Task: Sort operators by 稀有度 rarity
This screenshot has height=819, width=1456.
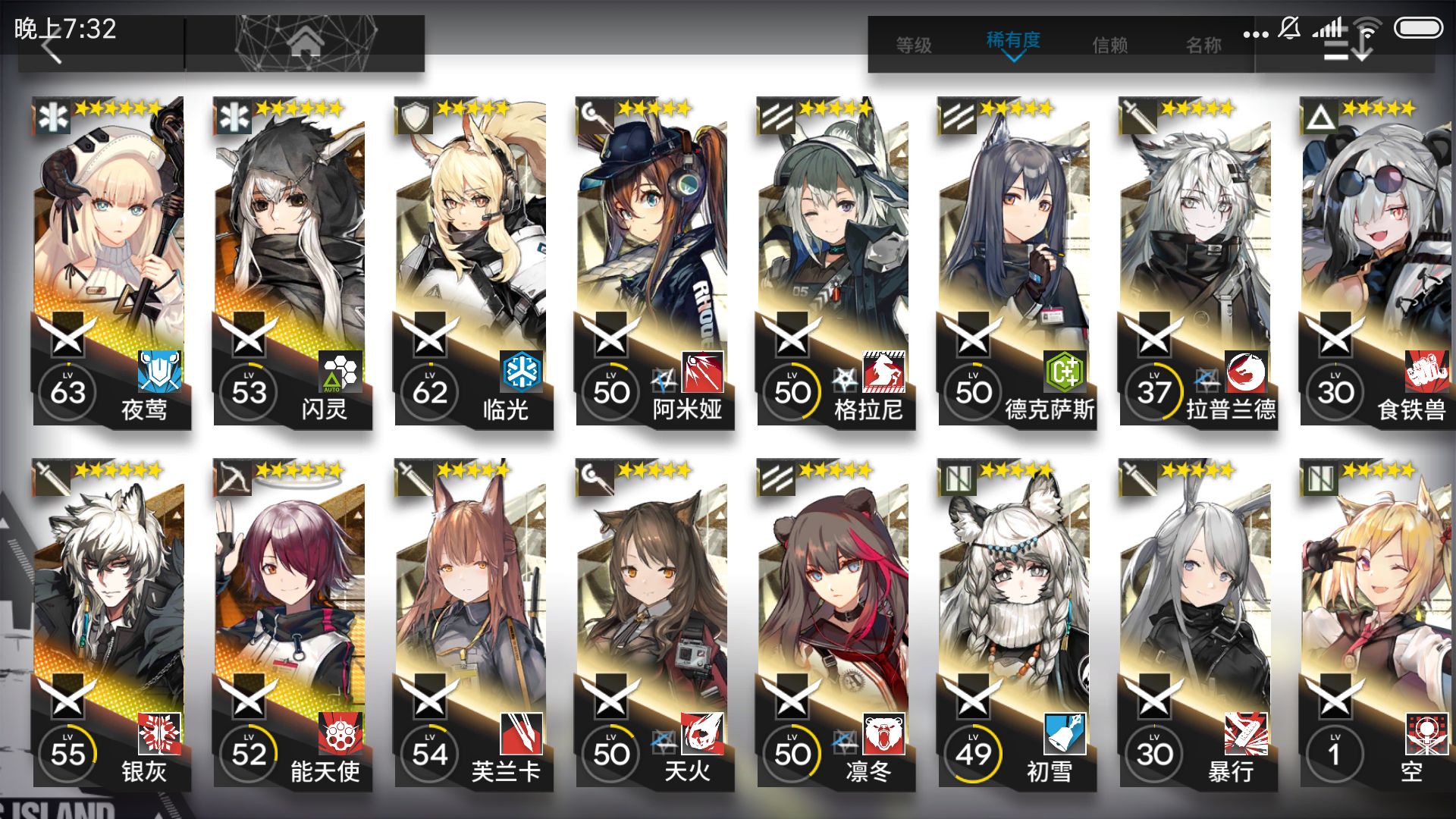Action: [1013, 42]
